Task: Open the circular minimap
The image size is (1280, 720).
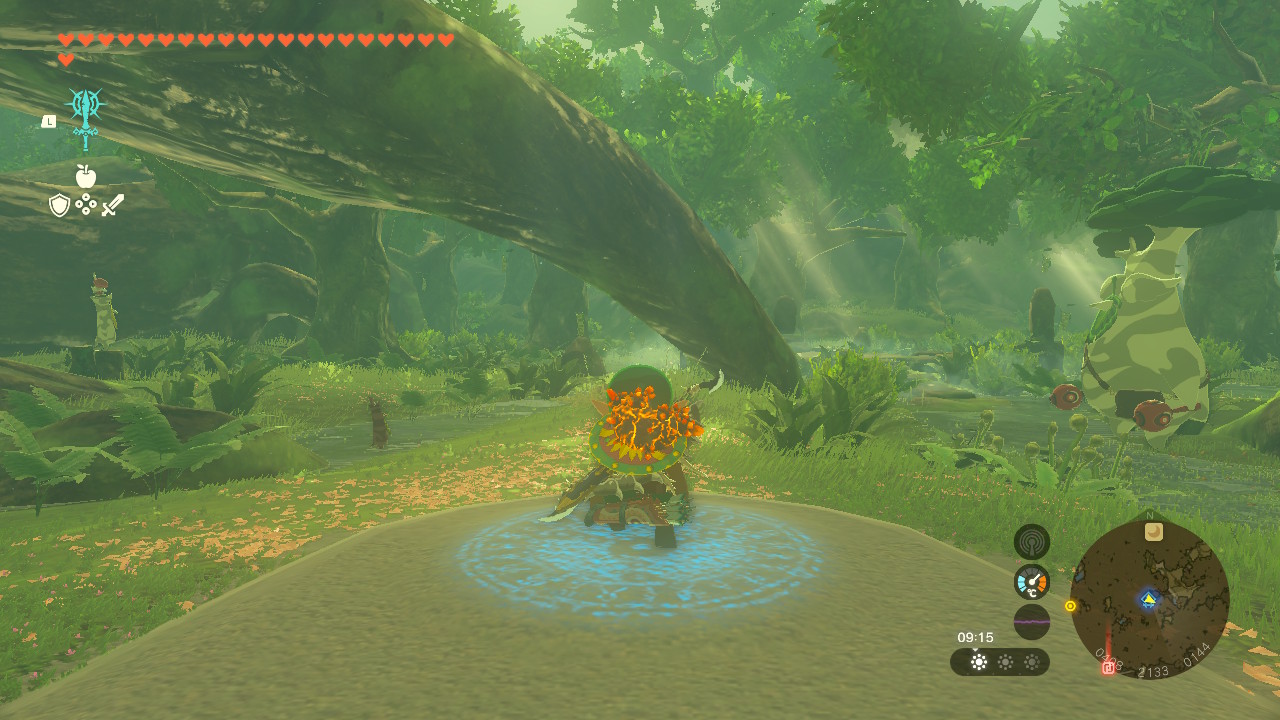Action: point(1149,600)
